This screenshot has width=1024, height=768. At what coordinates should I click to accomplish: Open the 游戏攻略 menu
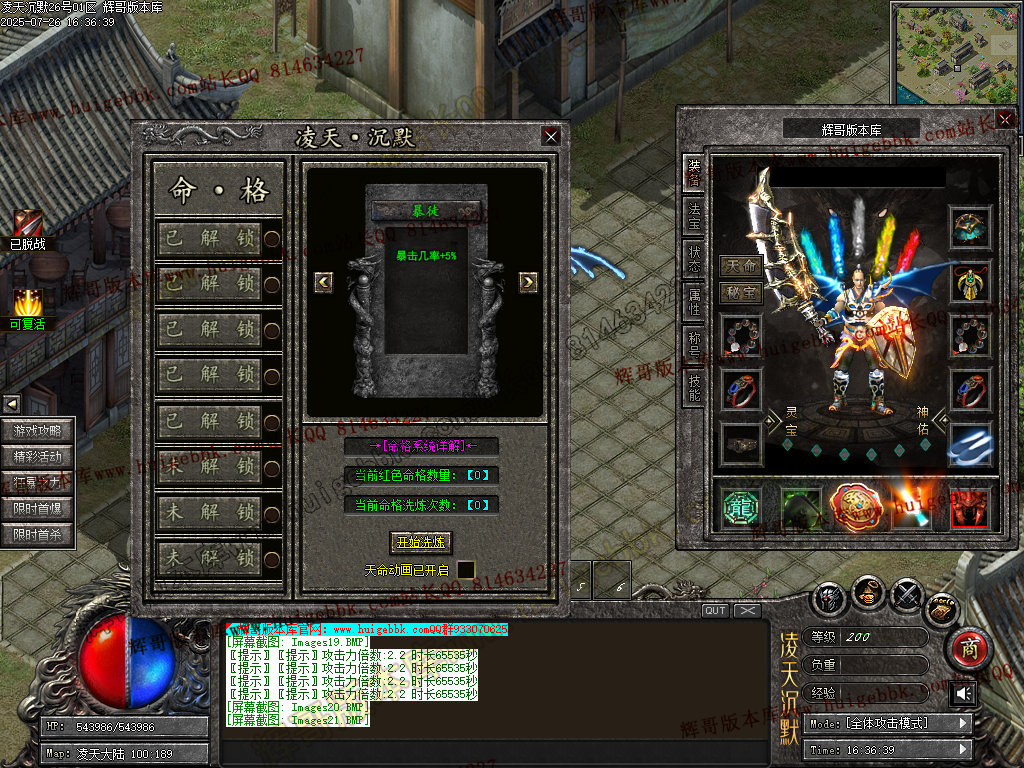point(38,431)
